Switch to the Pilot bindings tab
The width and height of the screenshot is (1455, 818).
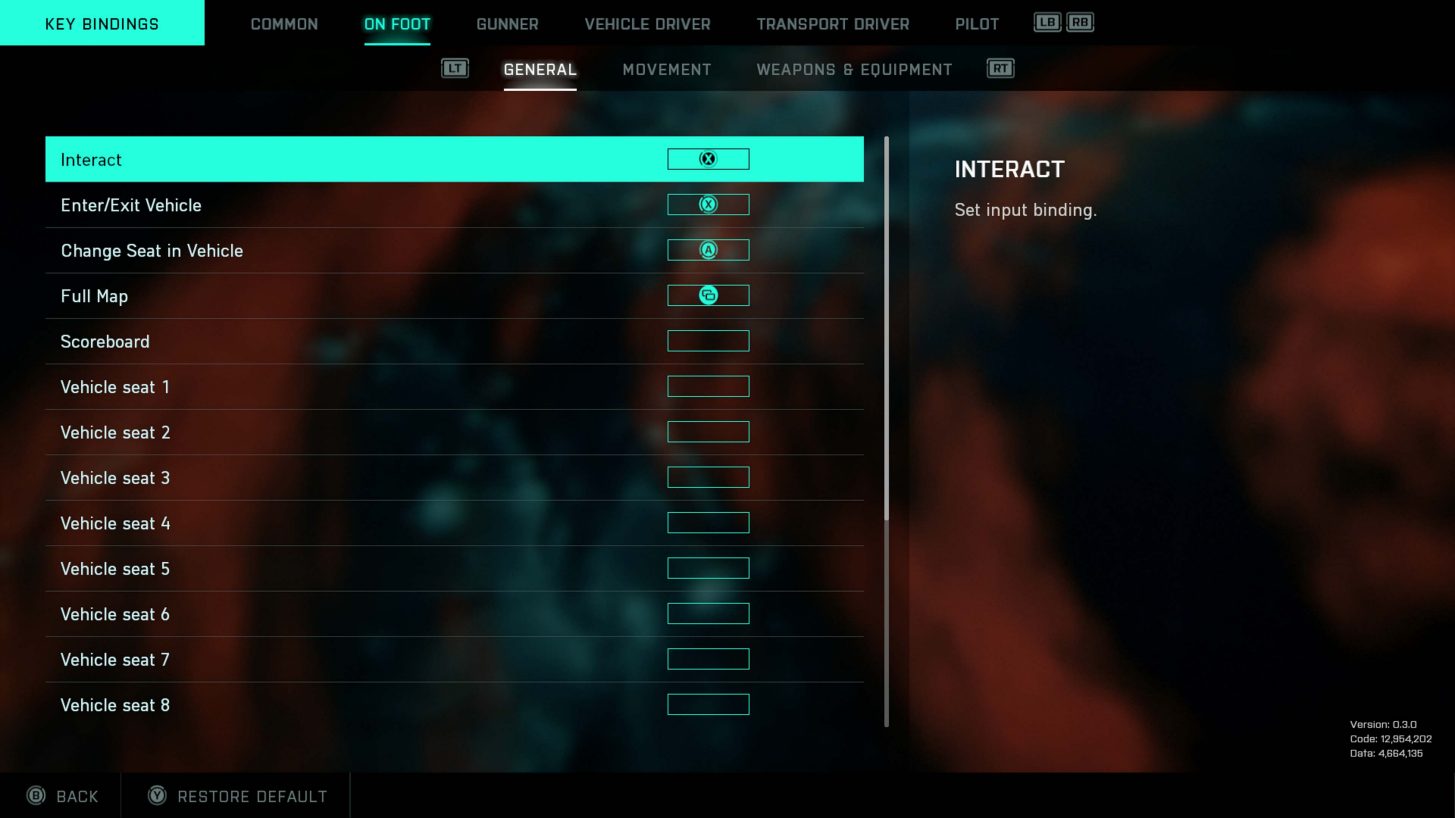tap(977, 23)
